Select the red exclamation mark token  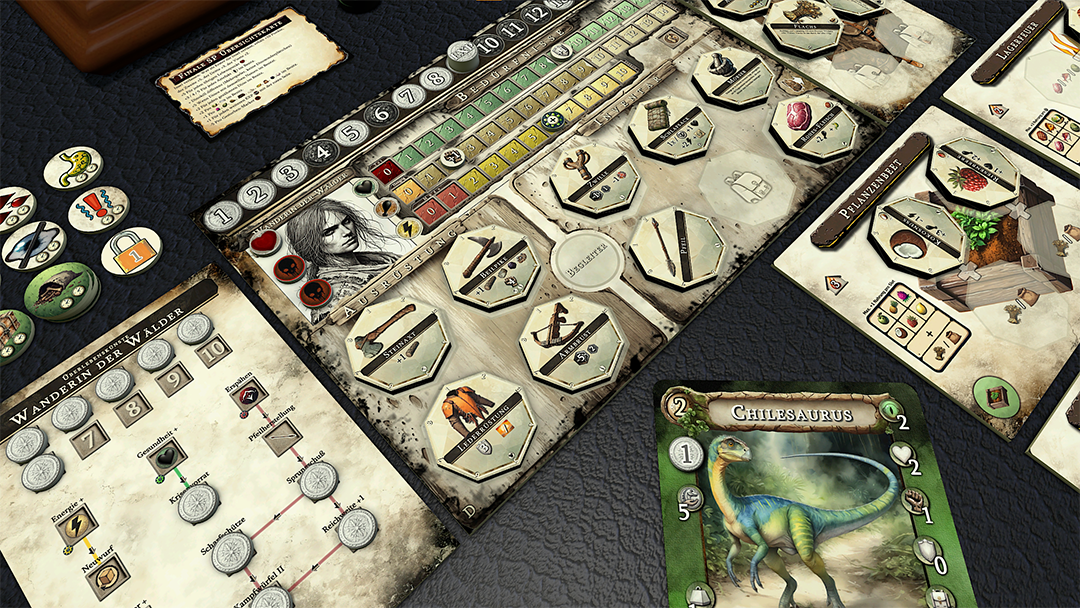pos(97,209)
